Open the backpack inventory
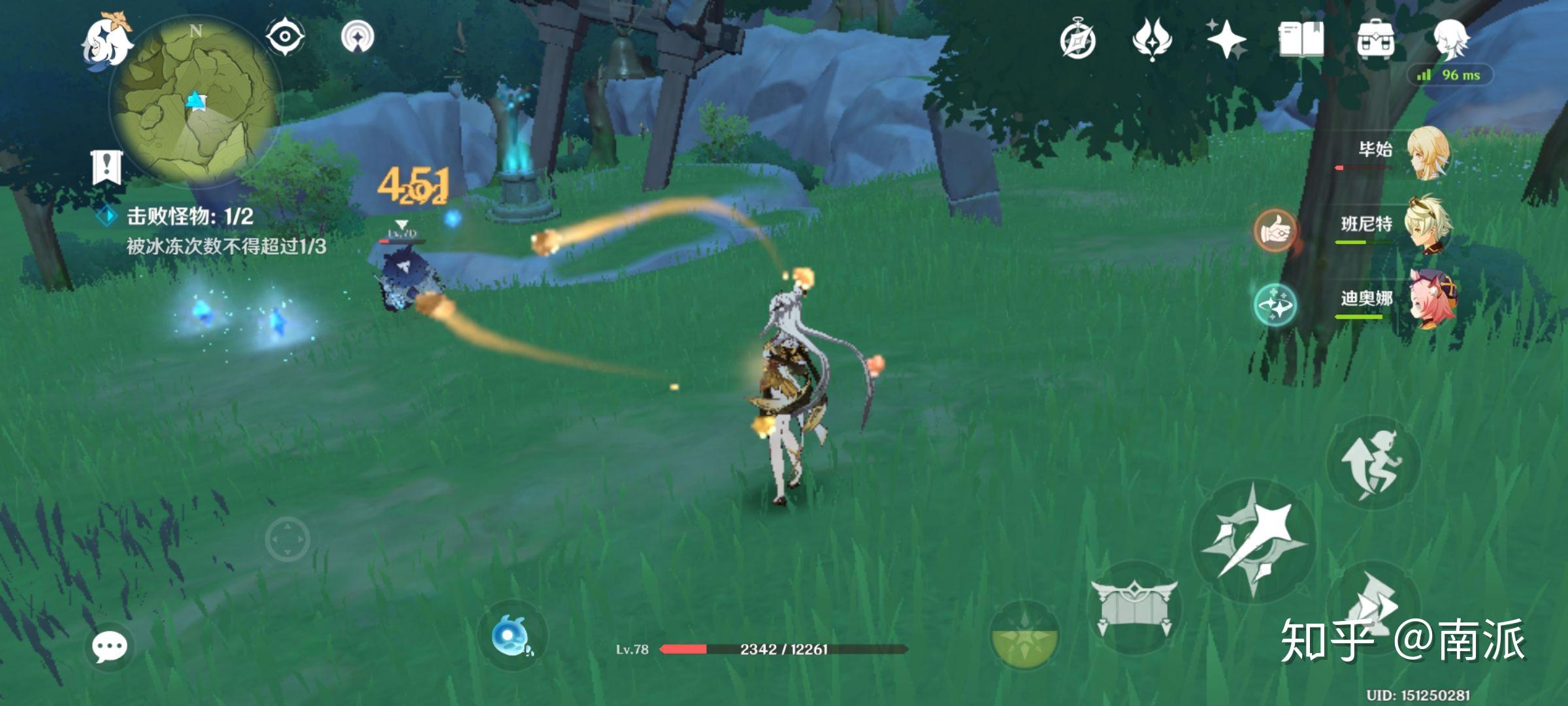The height and width of the screenshot is (706, 1568). click(1375, 39)
